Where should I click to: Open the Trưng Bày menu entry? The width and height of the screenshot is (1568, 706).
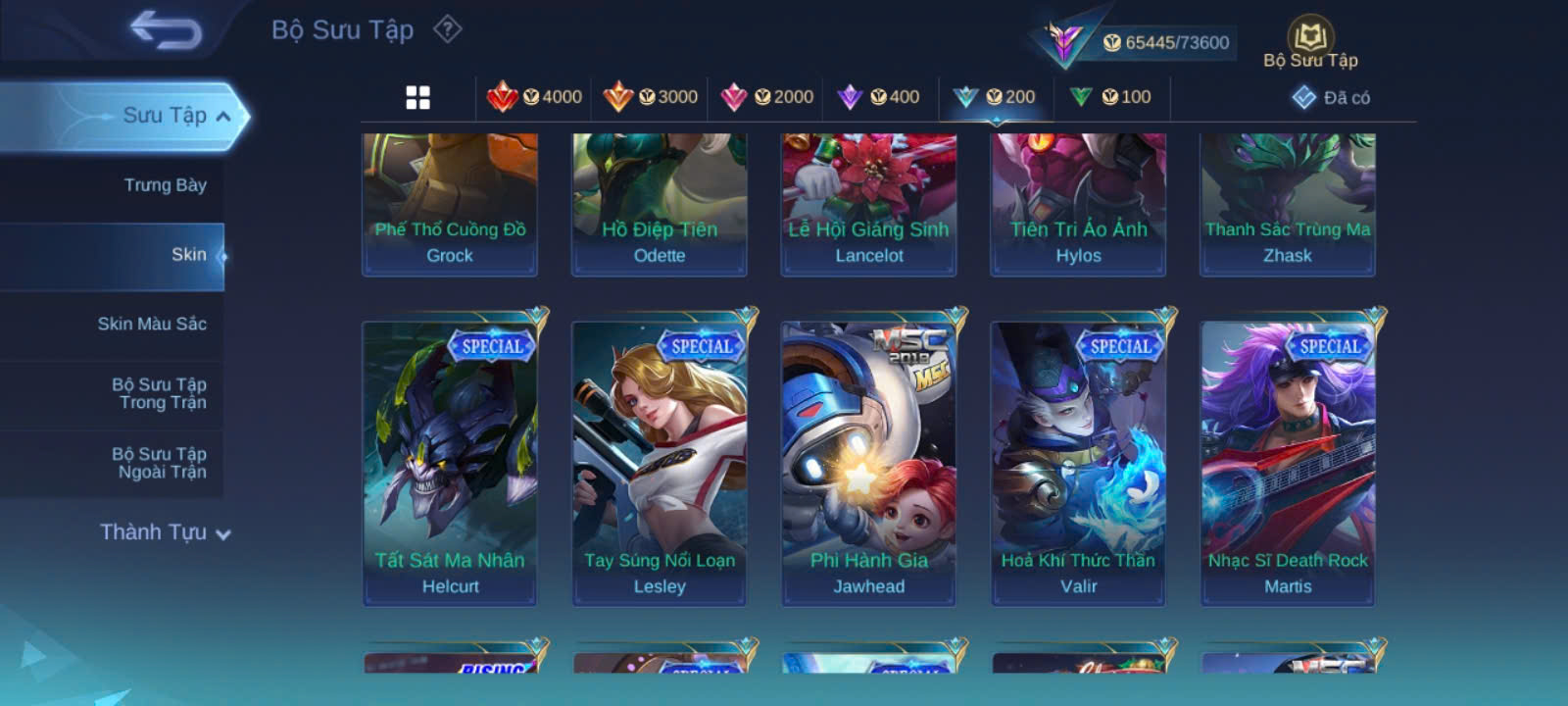pyautogui.click(x=165, y=185)
